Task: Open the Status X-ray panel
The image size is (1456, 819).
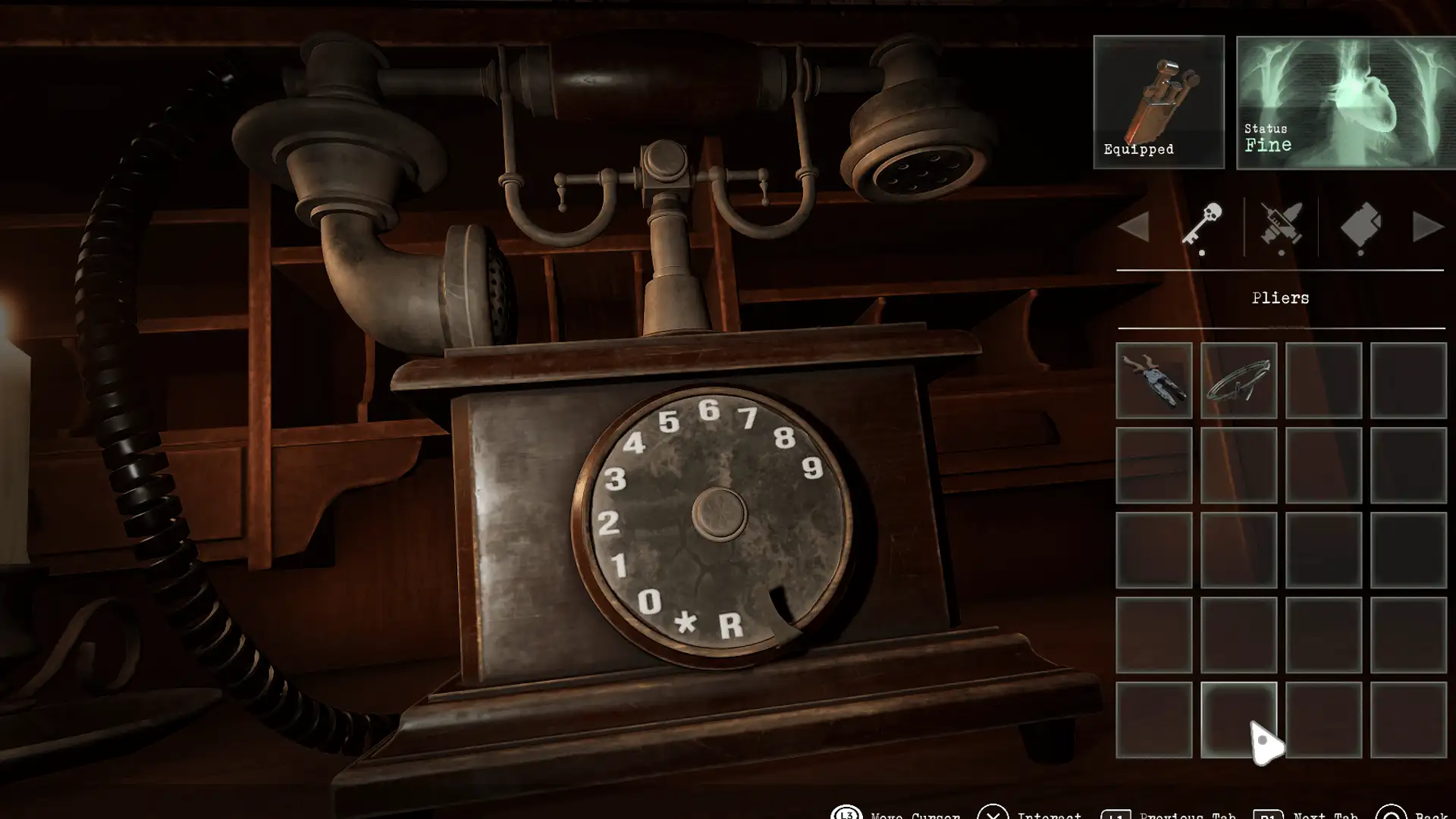Action: 1345,102
